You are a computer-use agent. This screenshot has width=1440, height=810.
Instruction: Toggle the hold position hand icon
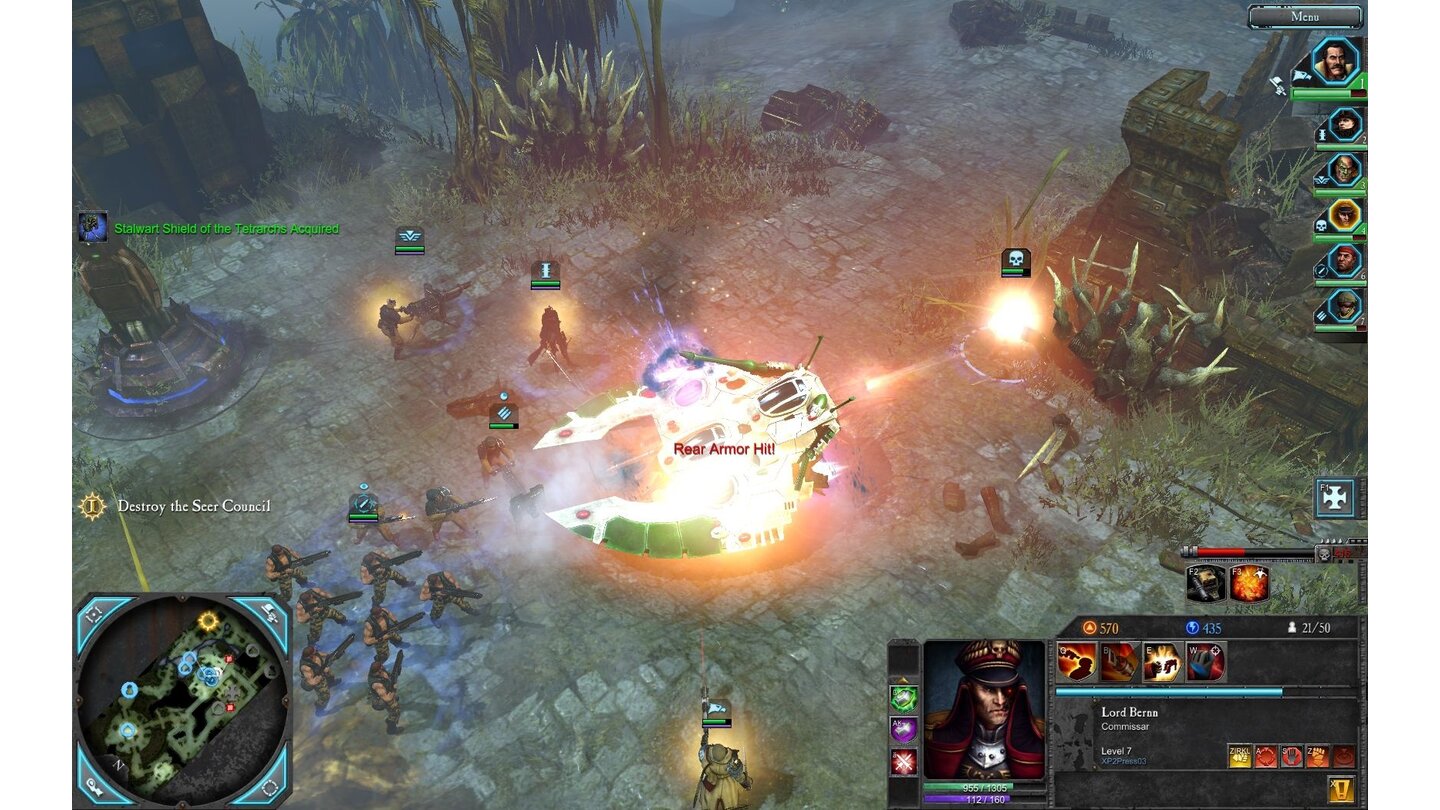point(1292,756)
